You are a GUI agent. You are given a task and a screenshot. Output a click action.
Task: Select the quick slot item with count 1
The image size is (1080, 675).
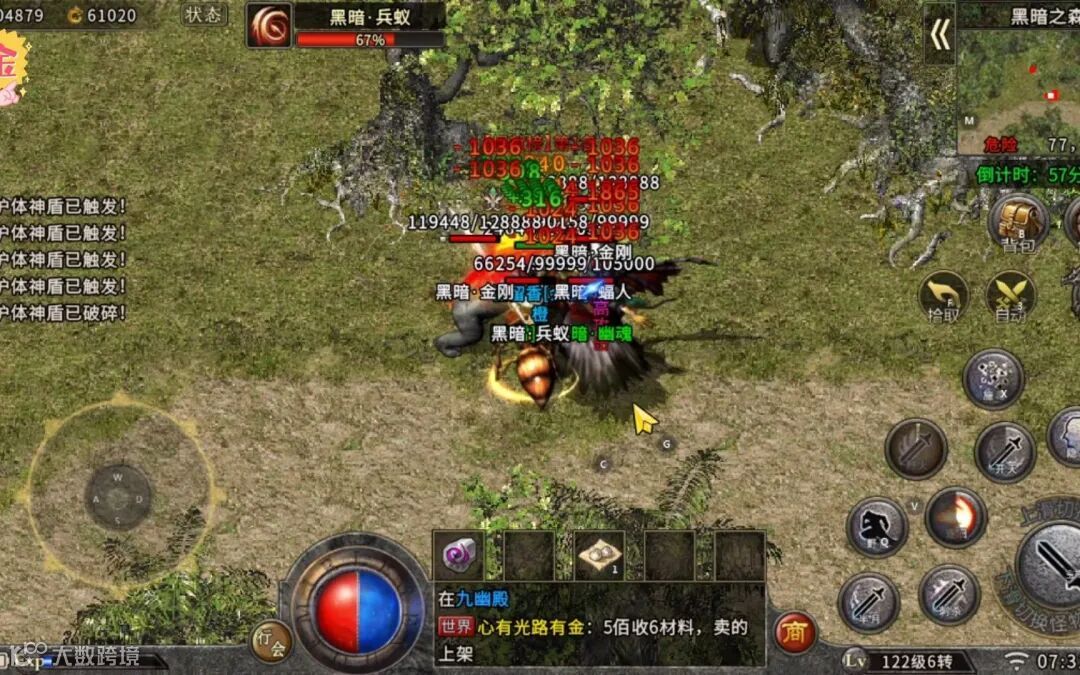(x=599, y=555)
